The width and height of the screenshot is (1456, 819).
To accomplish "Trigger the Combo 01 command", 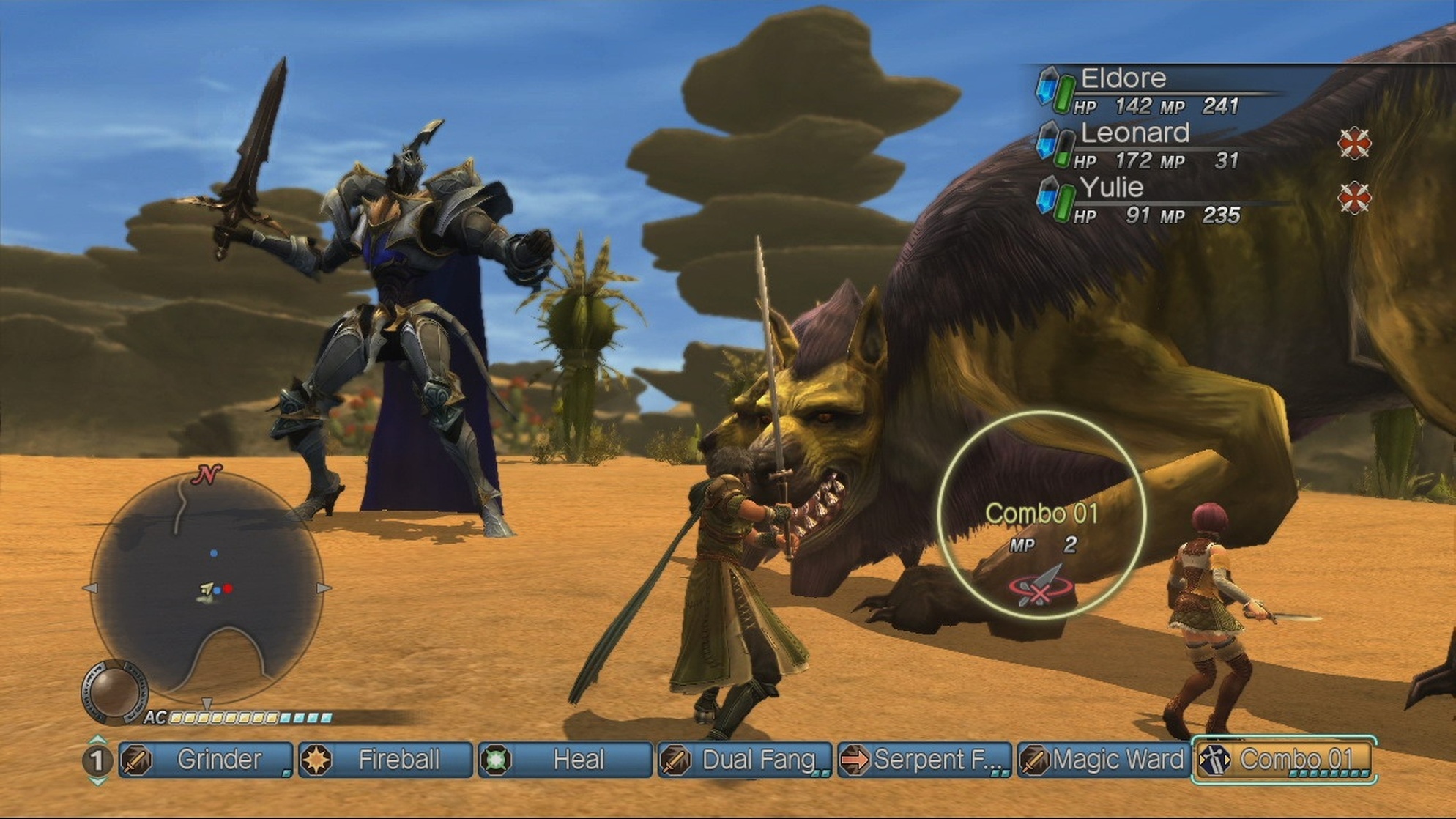I will click(1284, 760).
